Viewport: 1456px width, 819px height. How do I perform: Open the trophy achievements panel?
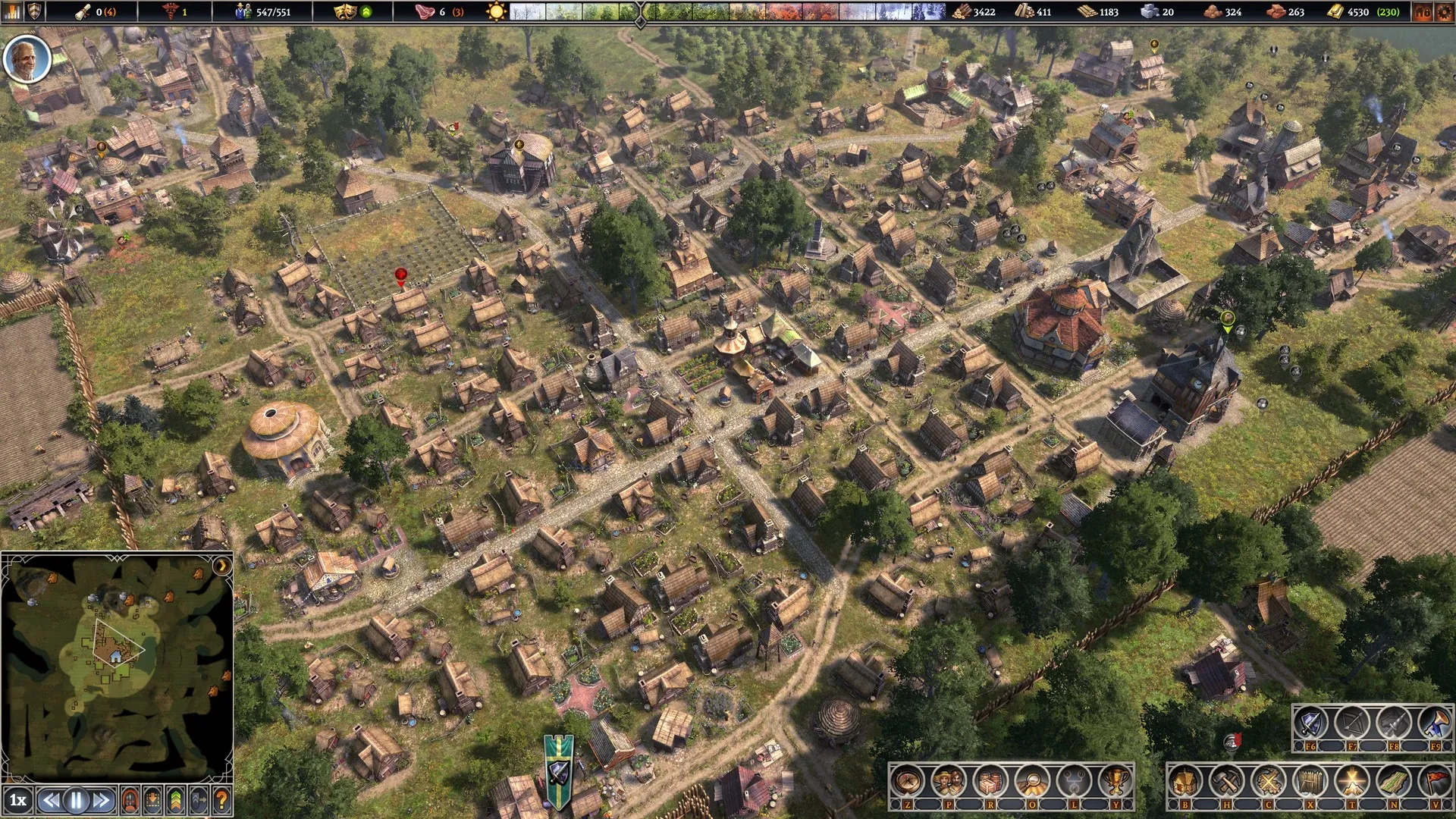point(1115,780)
